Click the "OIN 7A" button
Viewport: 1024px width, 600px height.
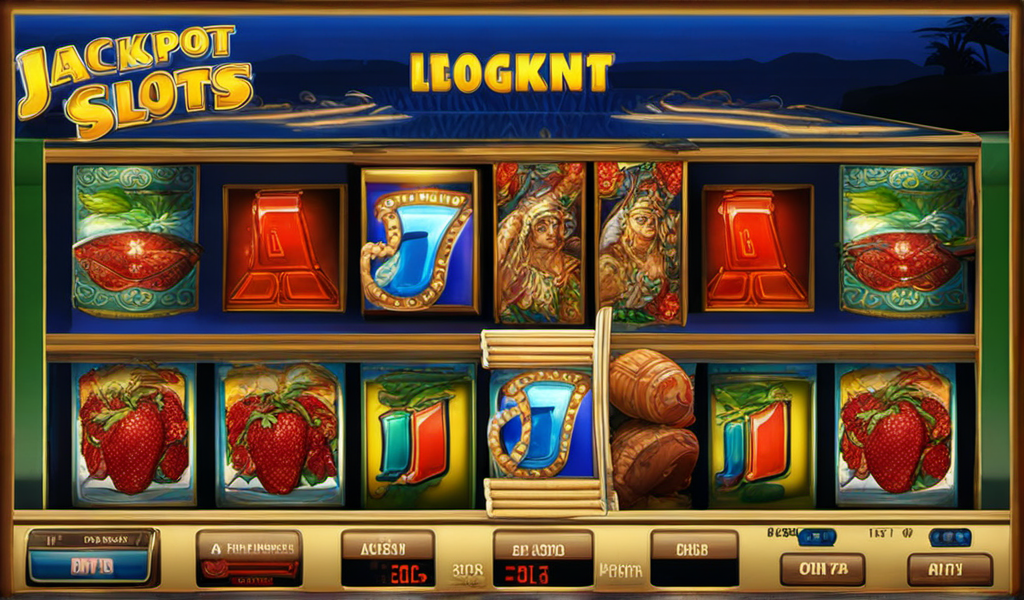[822, 569]
